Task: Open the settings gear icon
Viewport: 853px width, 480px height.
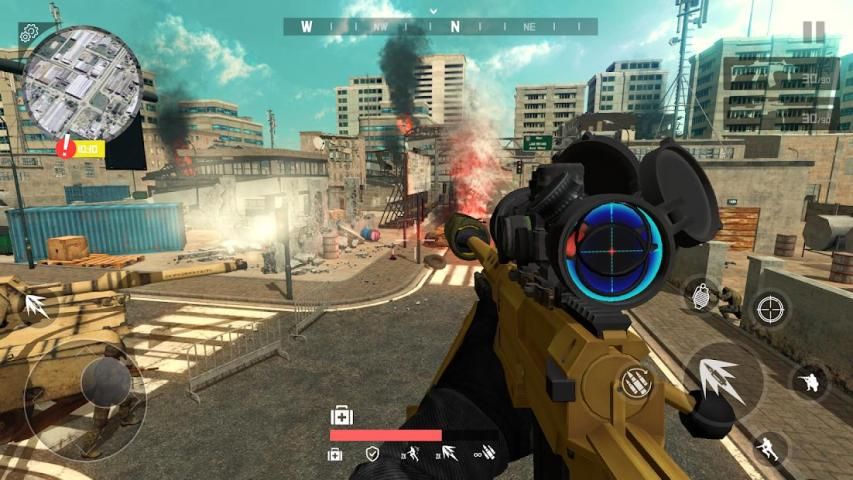Action: click(29, 33)
